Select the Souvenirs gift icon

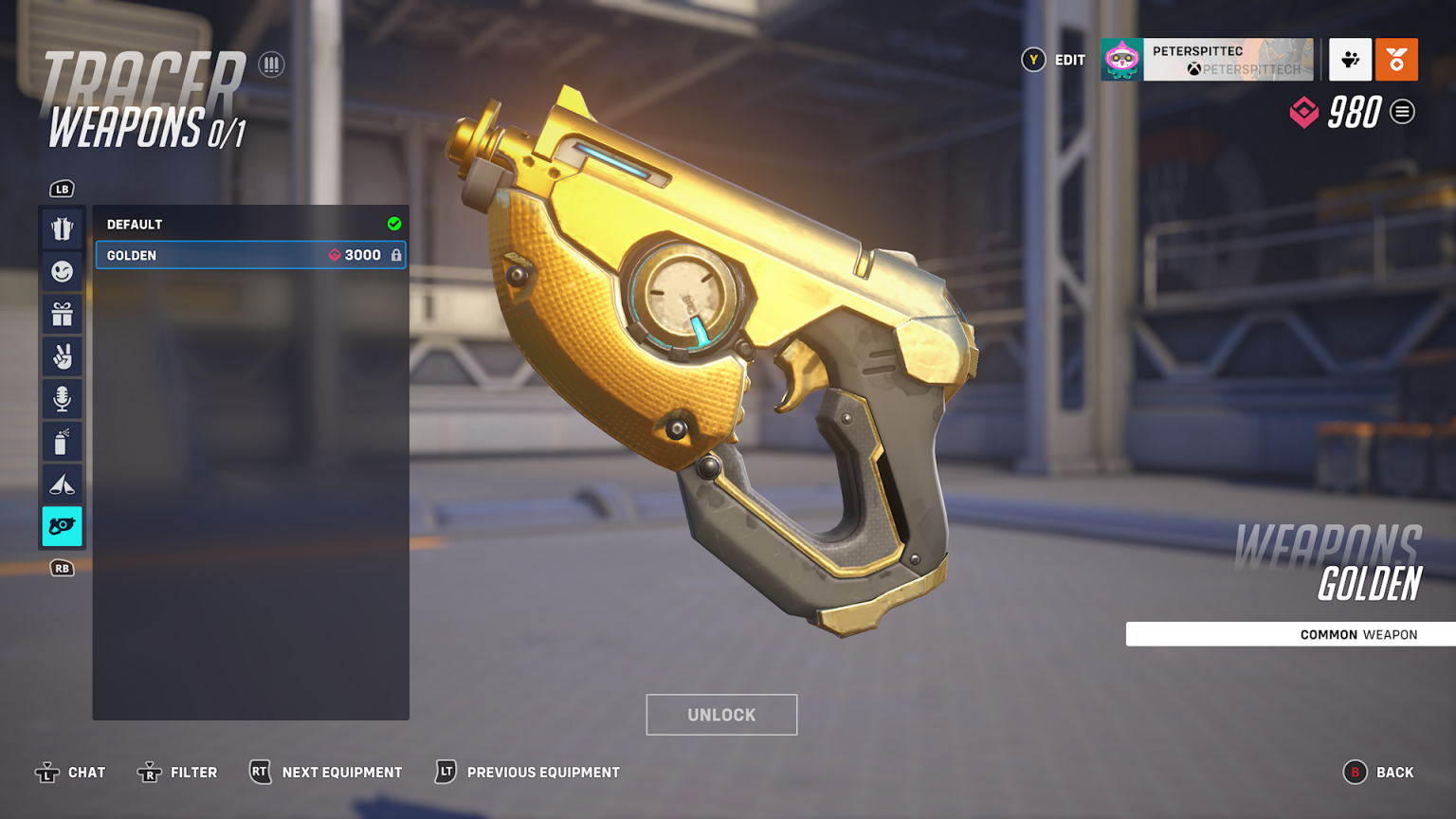(x=62, y=314)
